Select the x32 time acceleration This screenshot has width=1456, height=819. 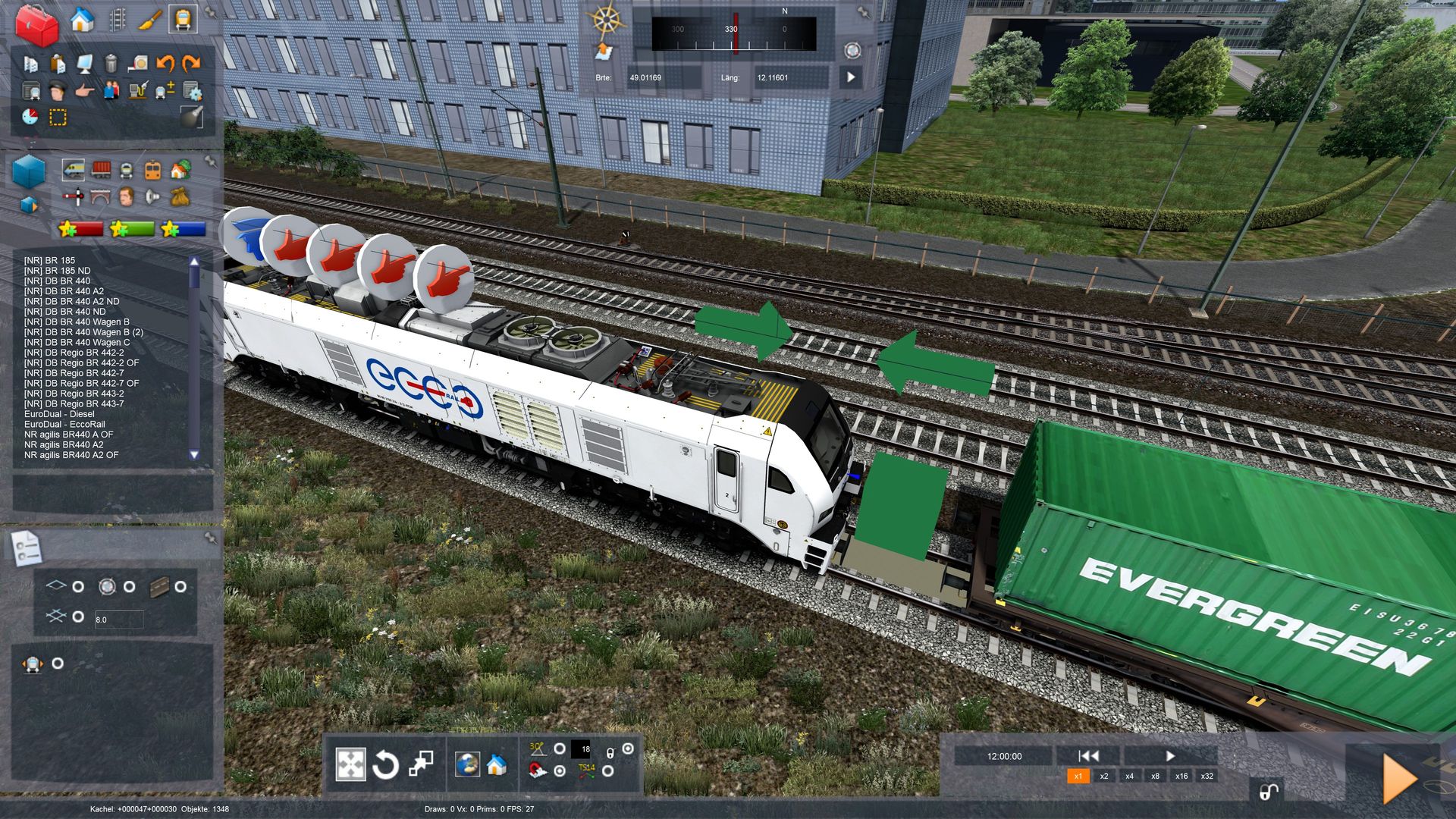pos(1207,776)
